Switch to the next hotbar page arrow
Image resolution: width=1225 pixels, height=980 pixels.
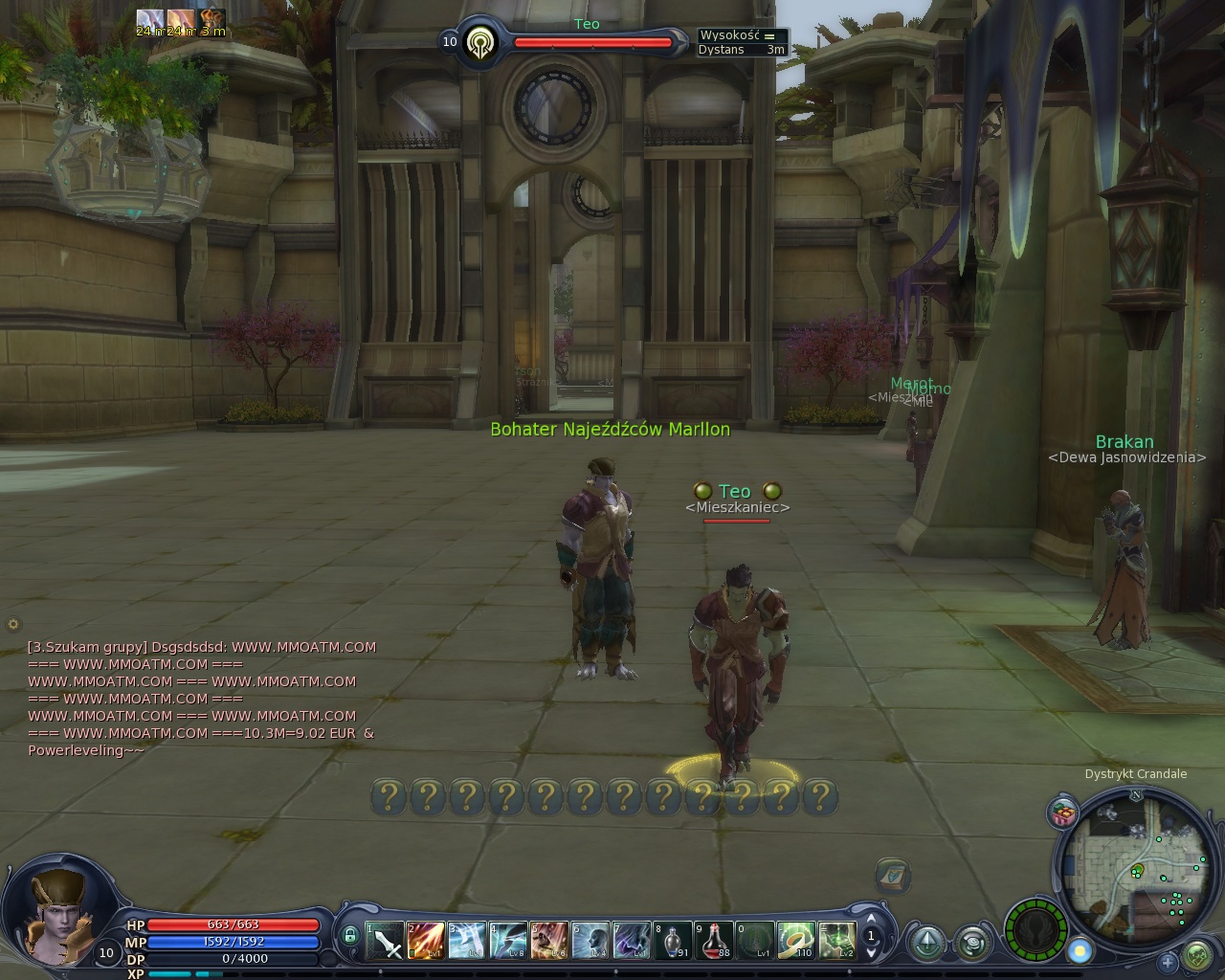(x=871, y=953)
